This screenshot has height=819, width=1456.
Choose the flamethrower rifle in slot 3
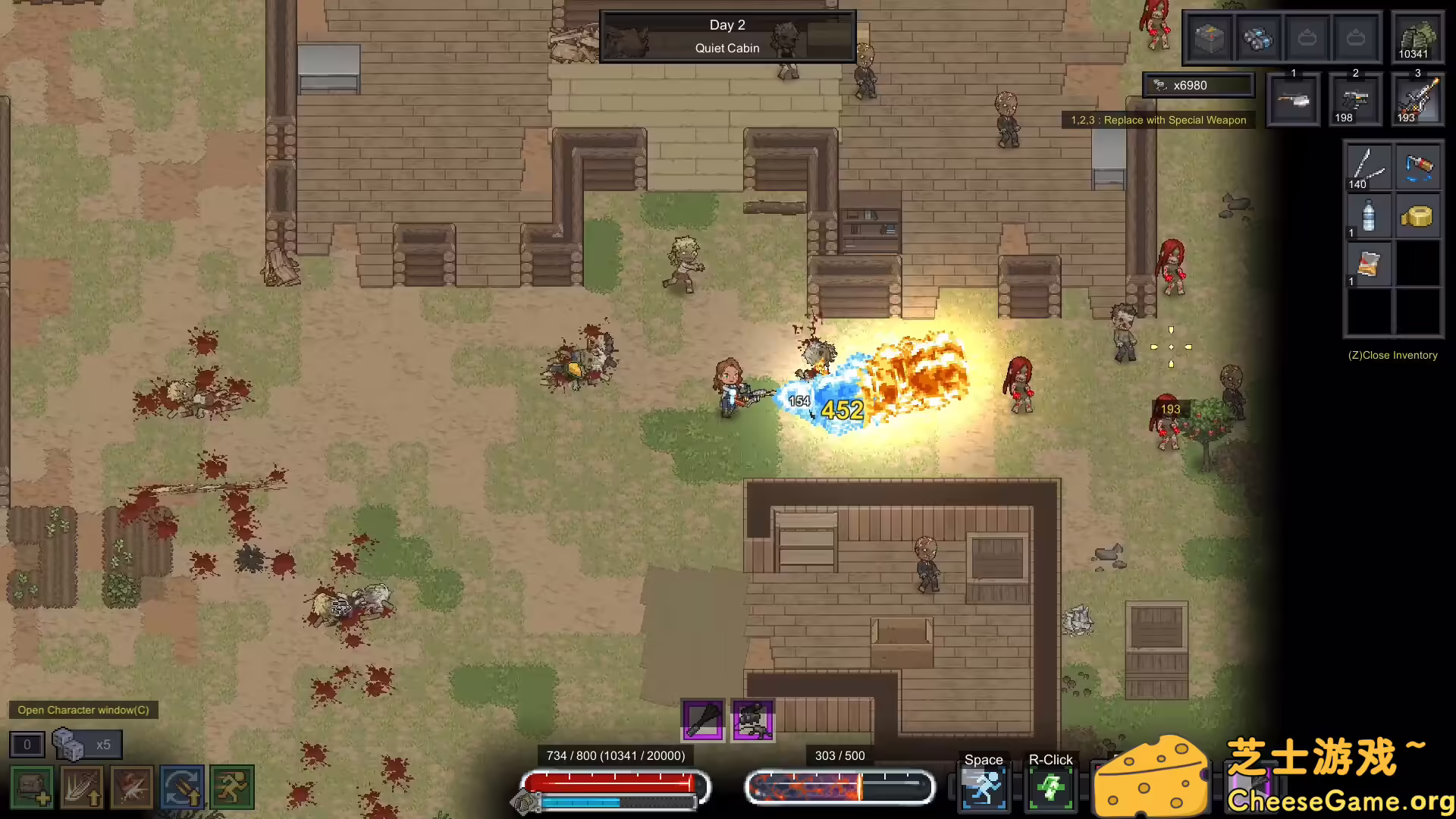coord(1417,99)
